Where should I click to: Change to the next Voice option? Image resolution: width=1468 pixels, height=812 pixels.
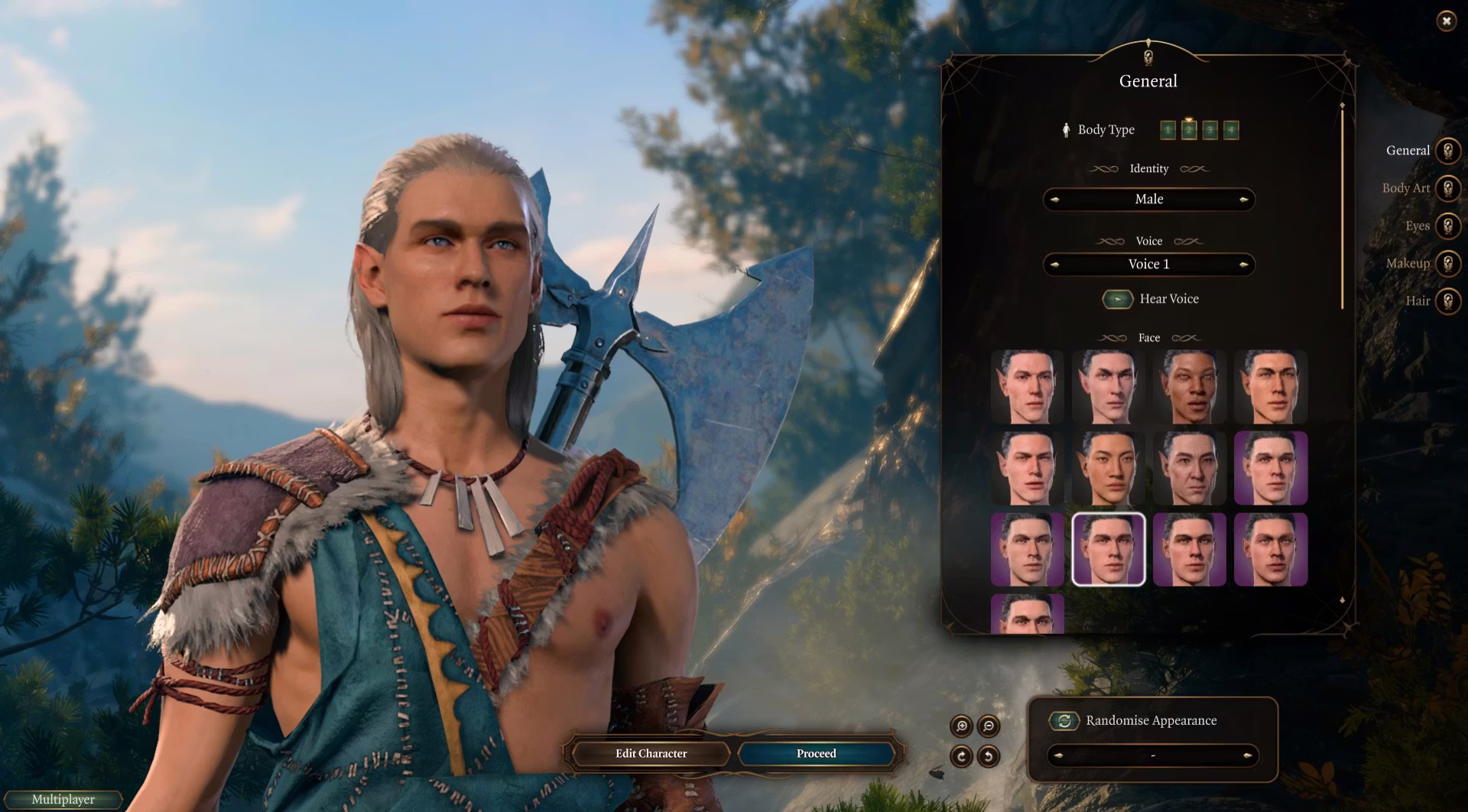click(x=1244, y=265)
